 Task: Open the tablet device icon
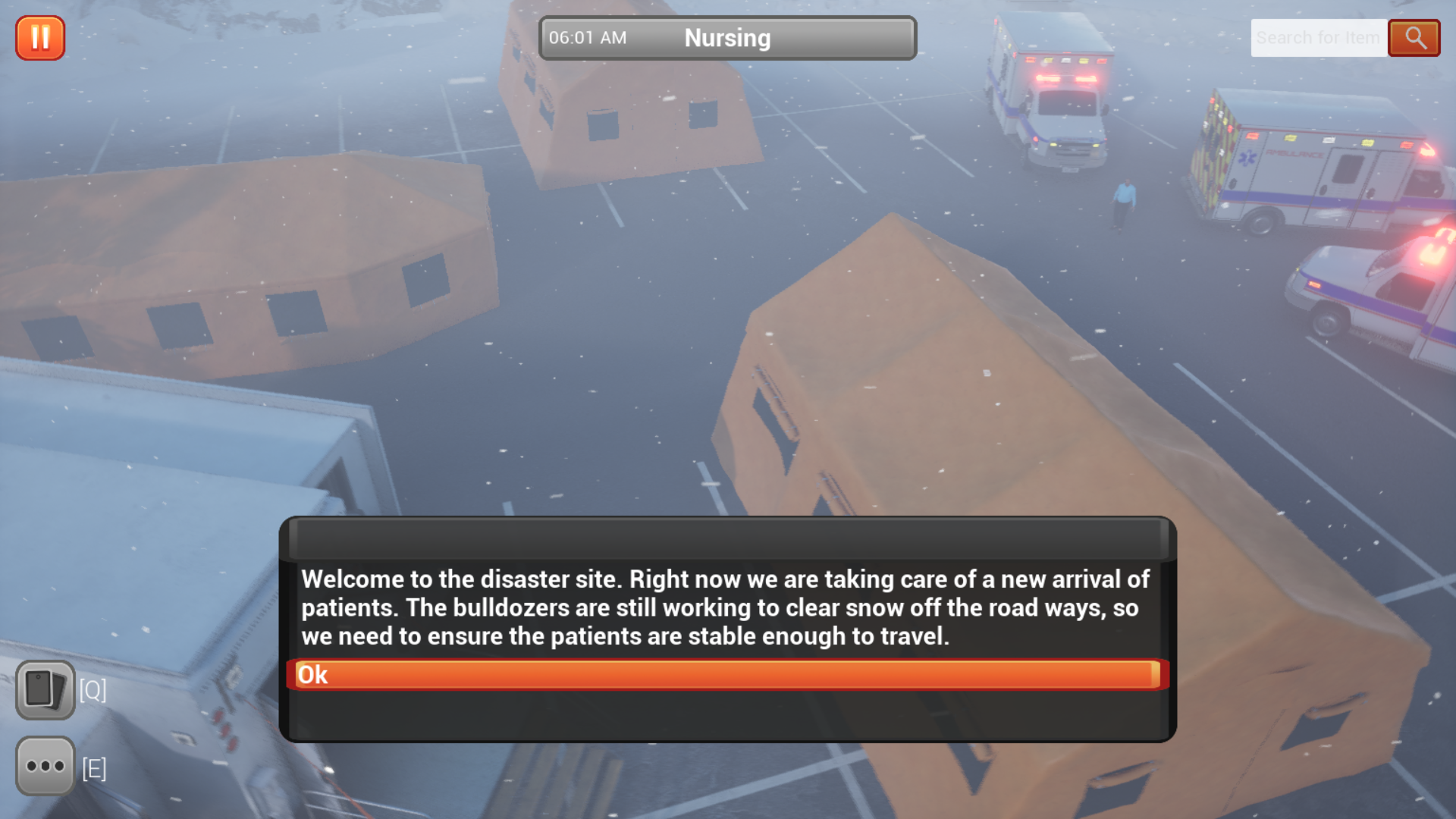click(x=45, y=690)
